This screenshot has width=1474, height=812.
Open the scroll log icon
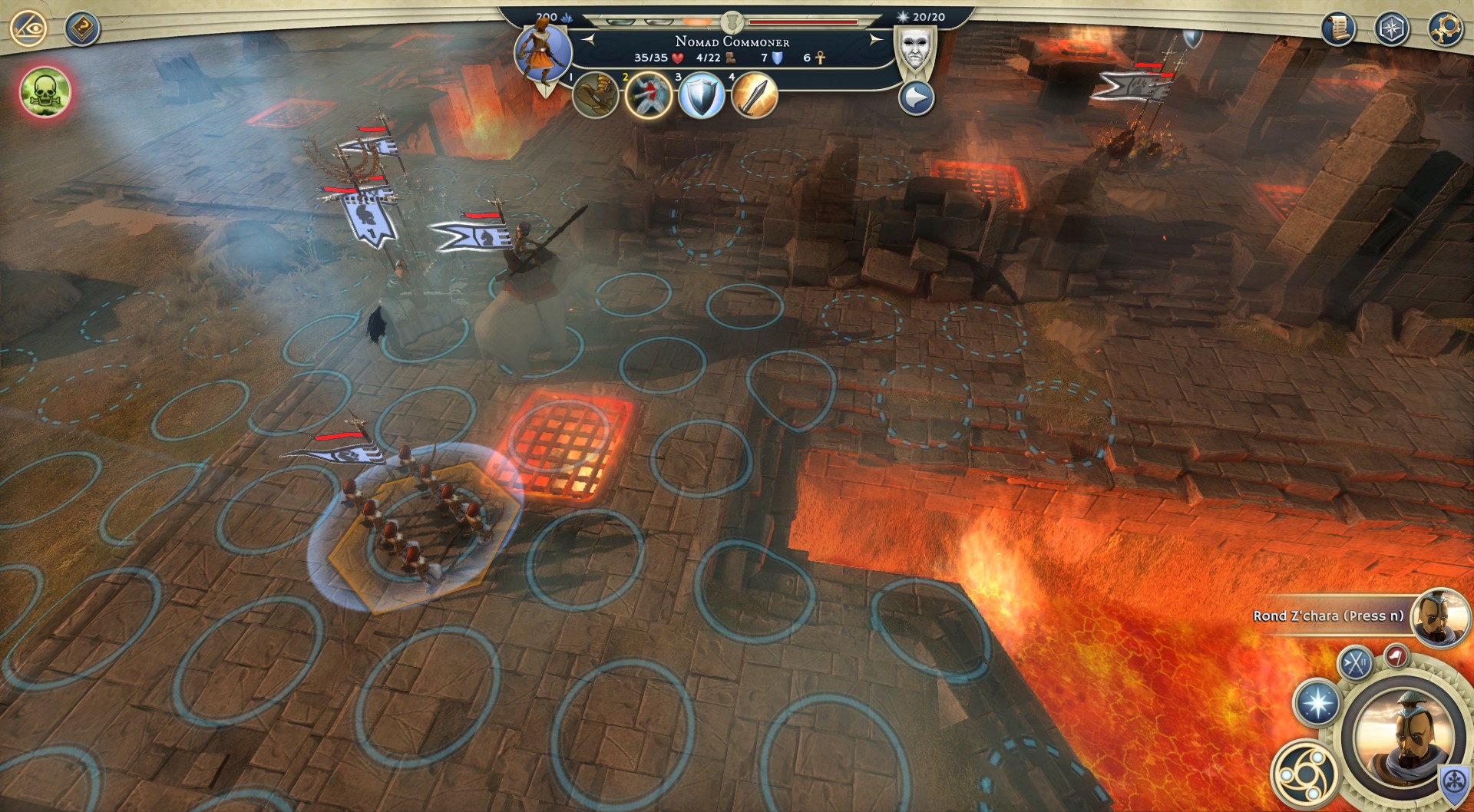1337,29
